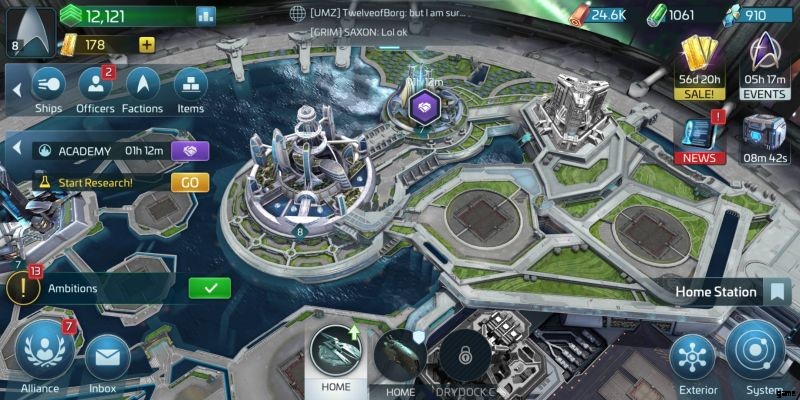Request alliance help for Academy upgrade
The width and height of the screenshot is (800, 400).
pos(189,151)
